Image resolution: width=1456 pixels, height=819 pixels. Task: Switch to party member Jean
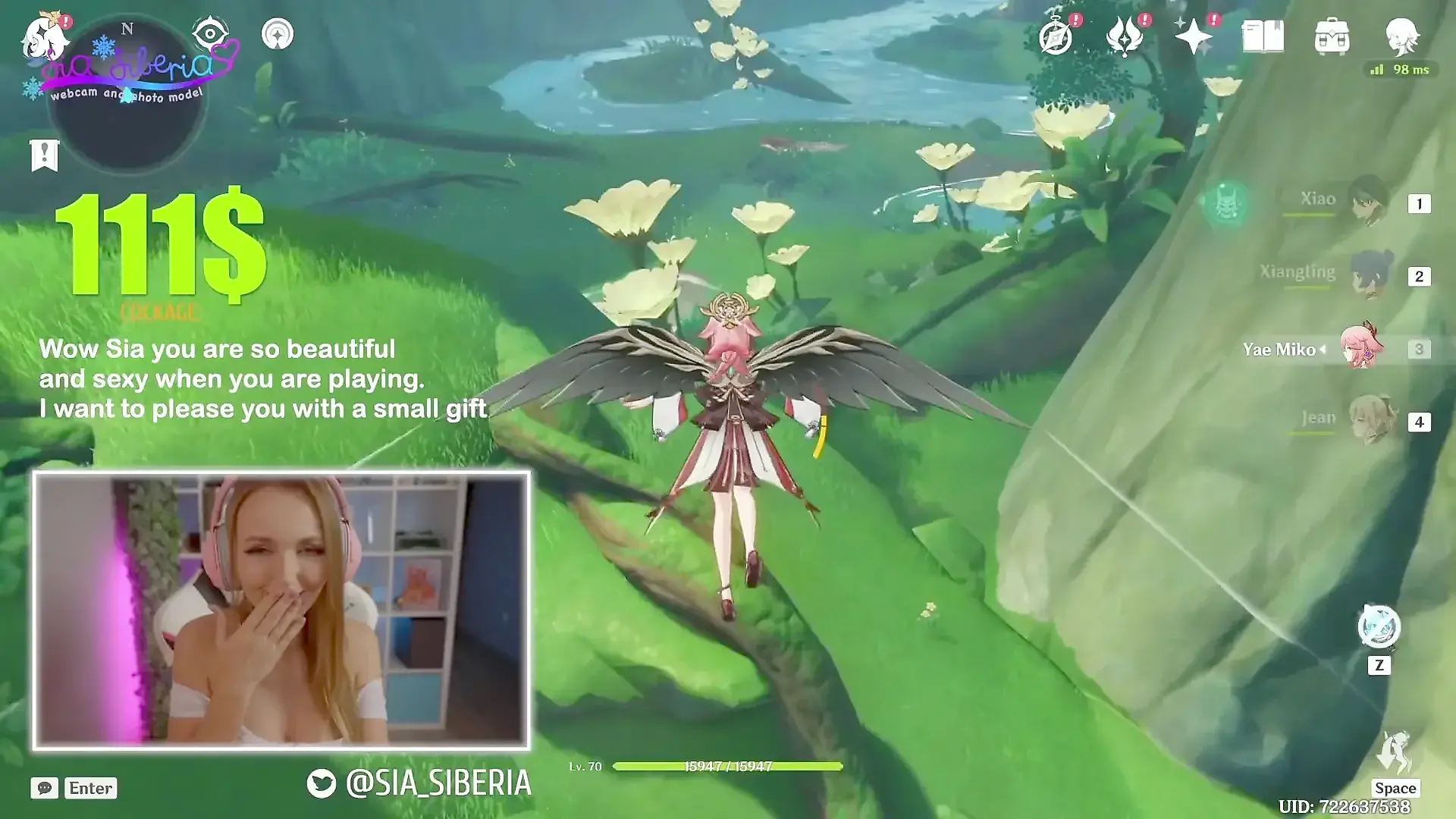1373,419
